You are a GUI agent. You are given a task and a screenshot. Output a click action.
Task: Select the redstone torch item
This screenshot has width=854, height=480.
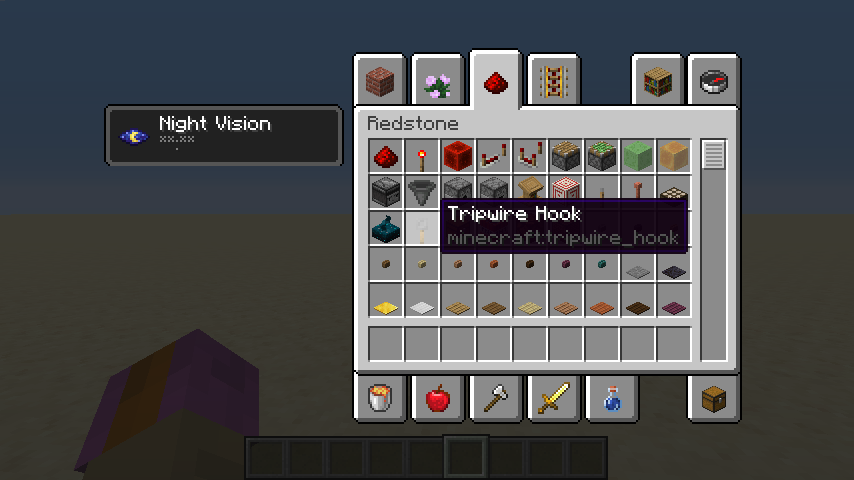point(422,156)
